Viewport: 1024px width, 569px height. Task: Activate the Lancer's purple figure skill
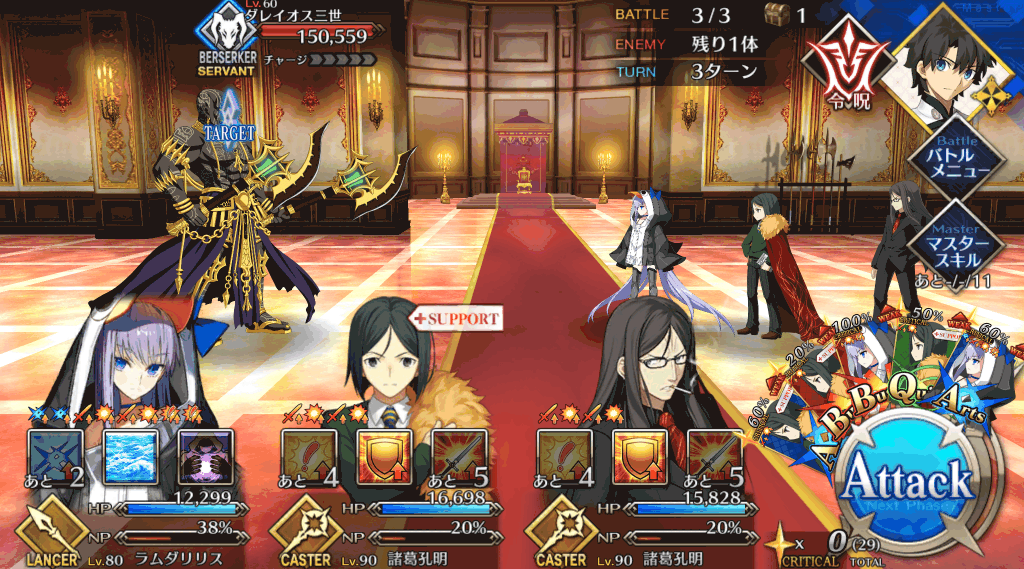click(x=205, y=457)
